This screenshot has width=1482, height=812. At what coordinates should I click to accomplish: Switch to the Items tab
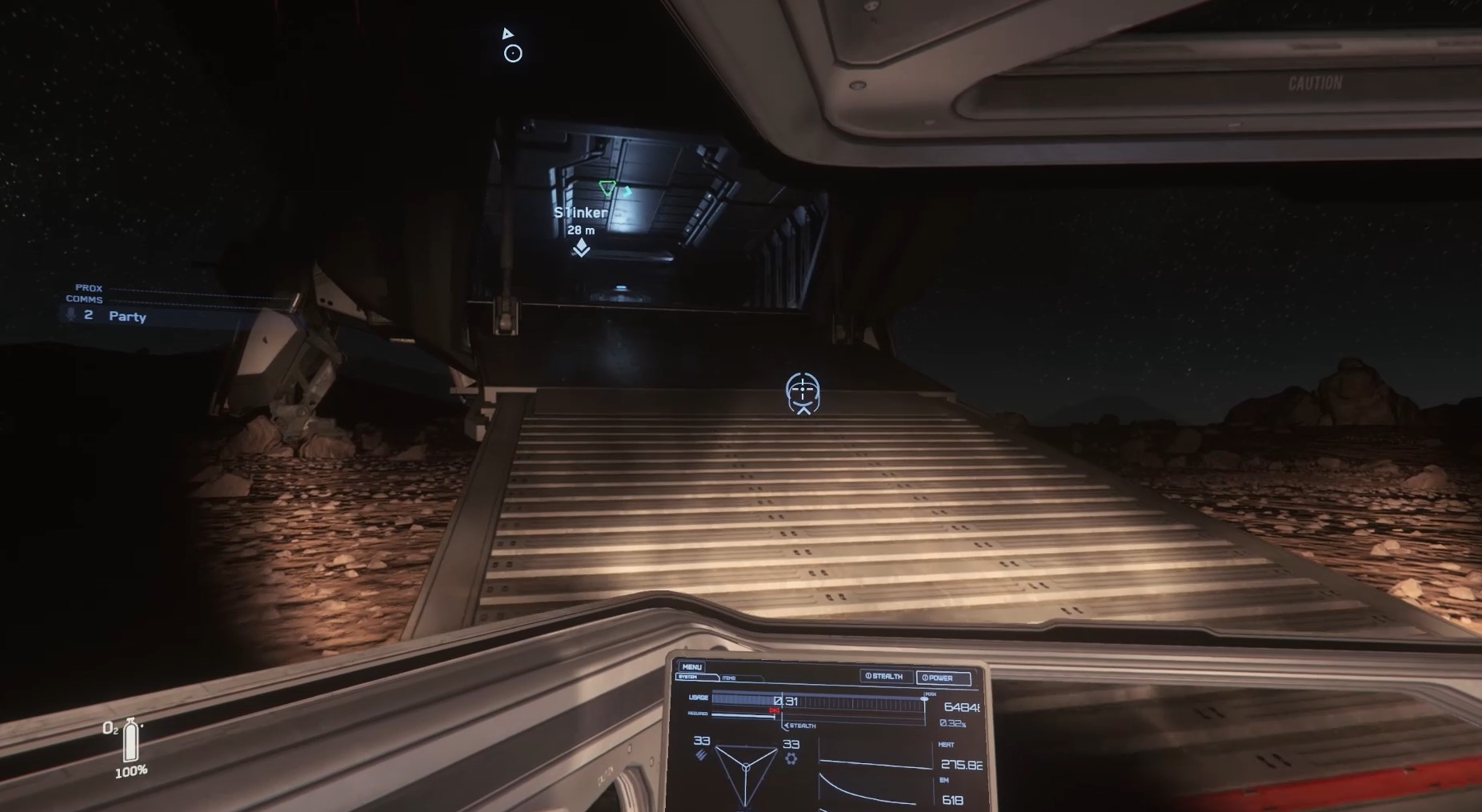[x=729, y=678]
